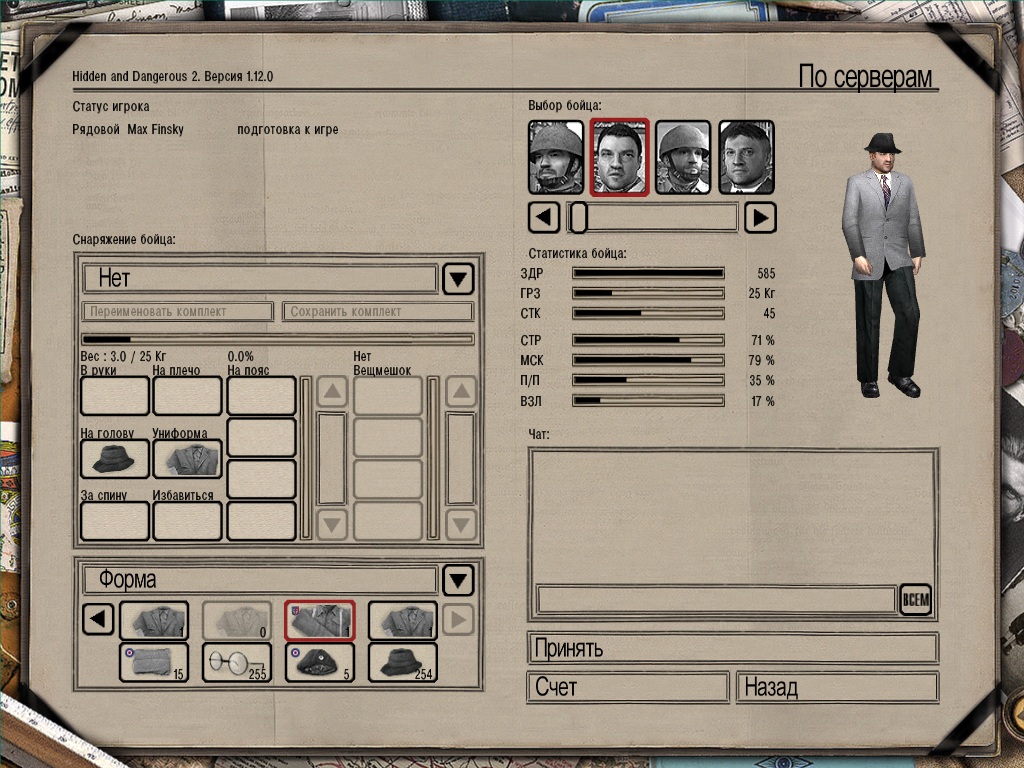This screenshot has width=1024, height=768.
Task: Click the Принять (Accept) button
Action: coord(732,648)
